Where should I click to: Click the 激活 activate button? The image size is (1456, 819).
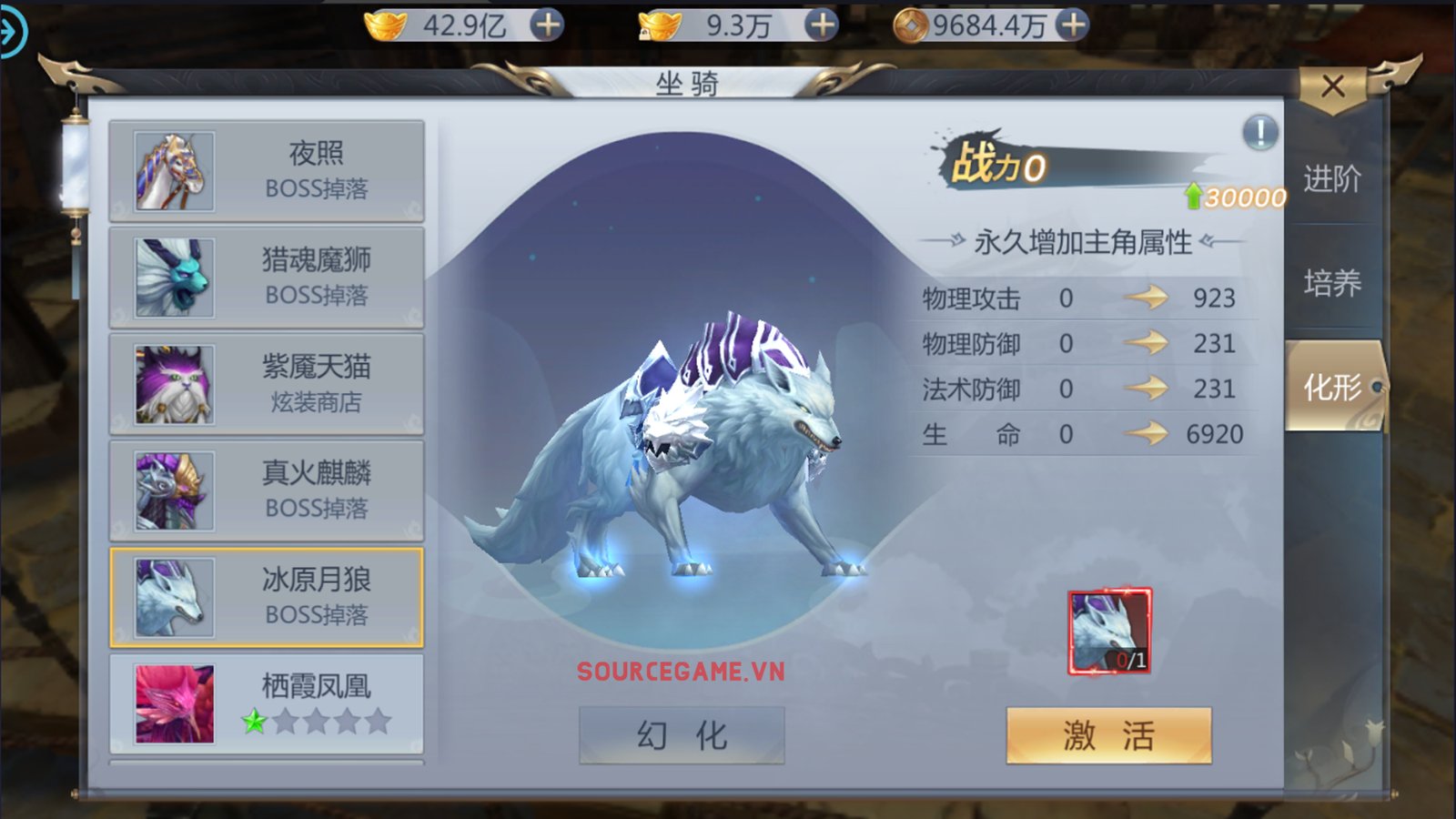pos(1108,735)
